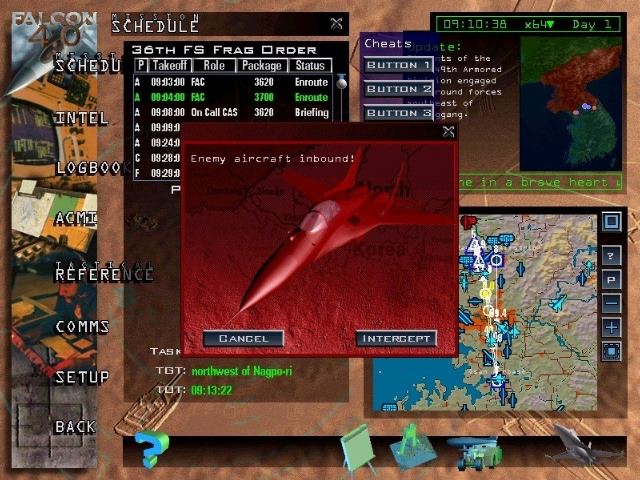The height and width of the screenshot is (480, 640).
Task: Cancel the enemy aircraft inbound alert
Action: click(243, 339)
